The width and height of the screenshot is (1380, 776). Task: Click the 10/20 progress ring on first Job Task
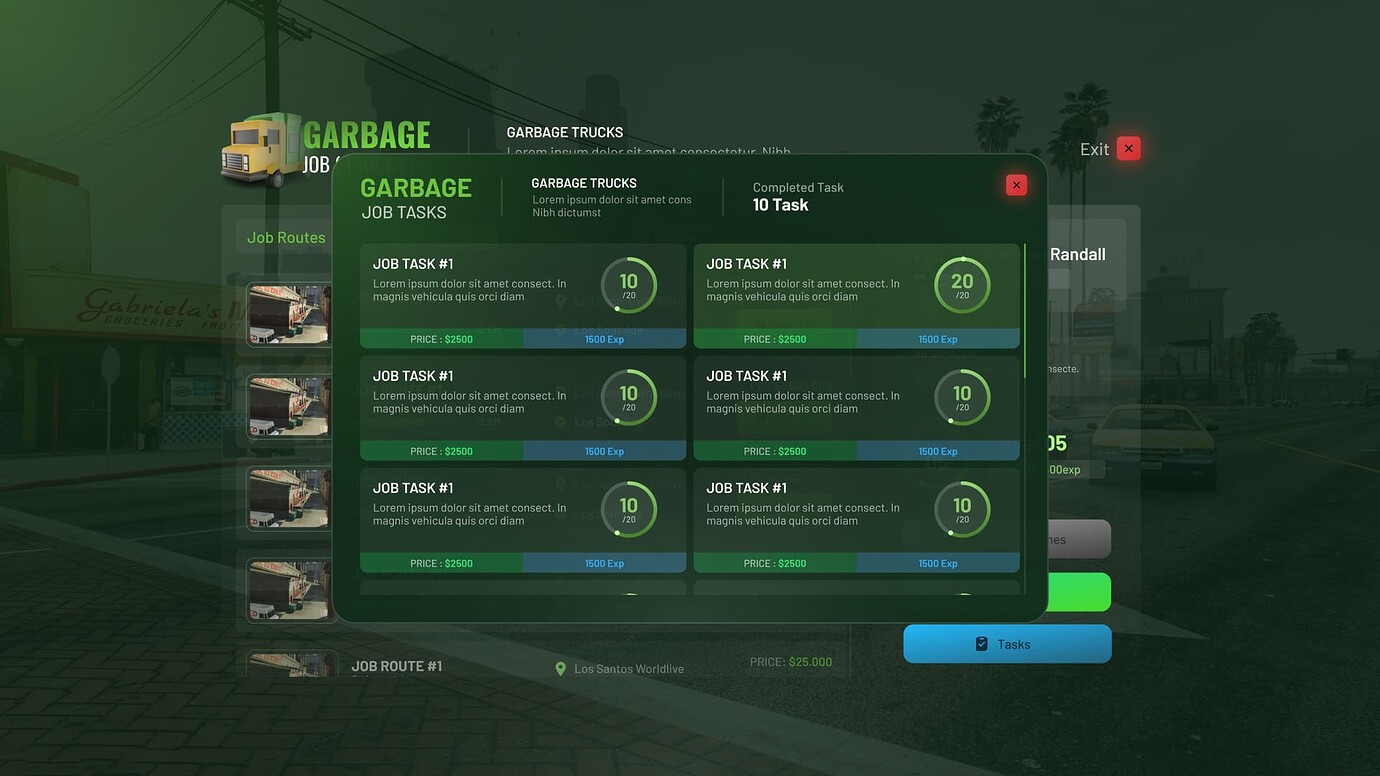point(629,286)
